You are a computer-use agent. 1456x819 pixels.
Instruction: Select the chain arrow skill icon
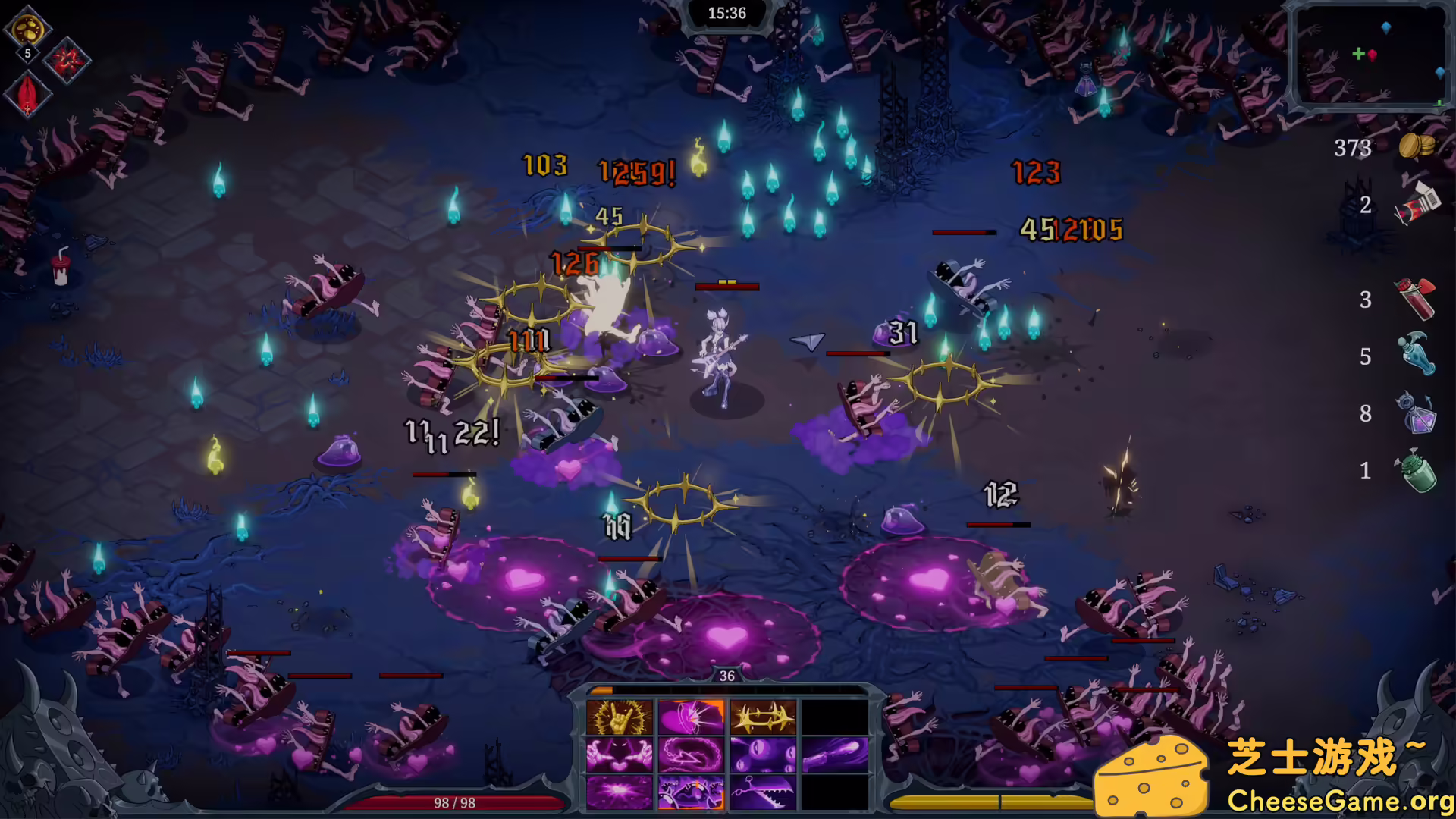pos(691,755)
